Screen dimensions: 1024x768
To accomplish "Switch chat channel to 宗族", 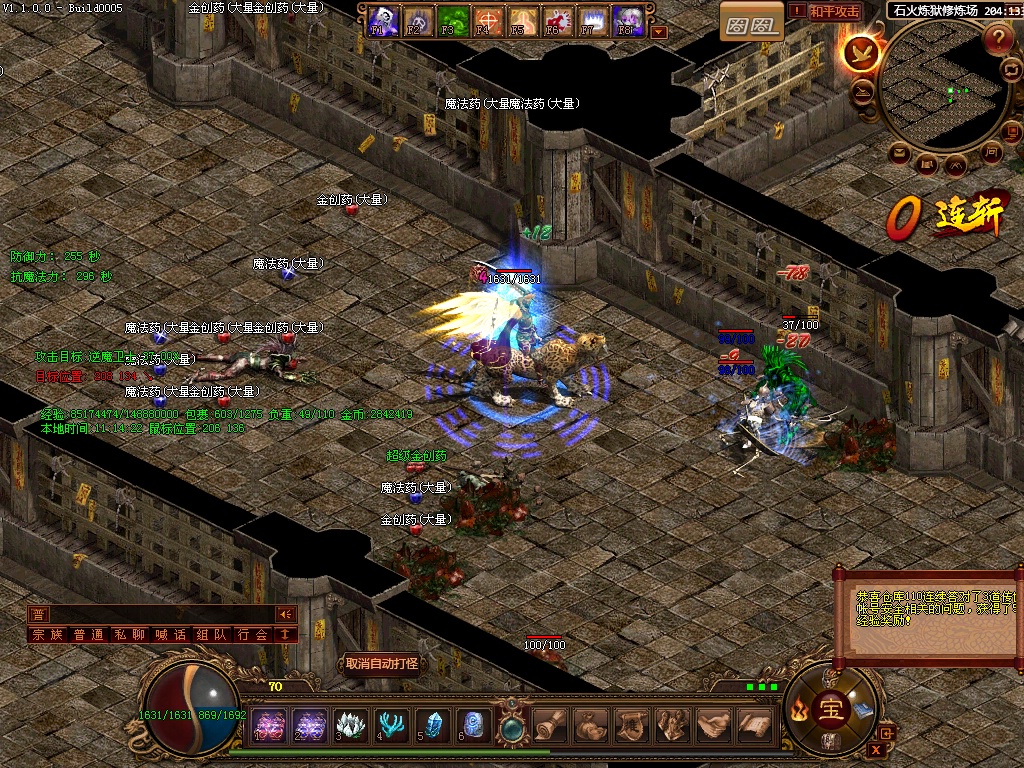I will pos(49,634).
